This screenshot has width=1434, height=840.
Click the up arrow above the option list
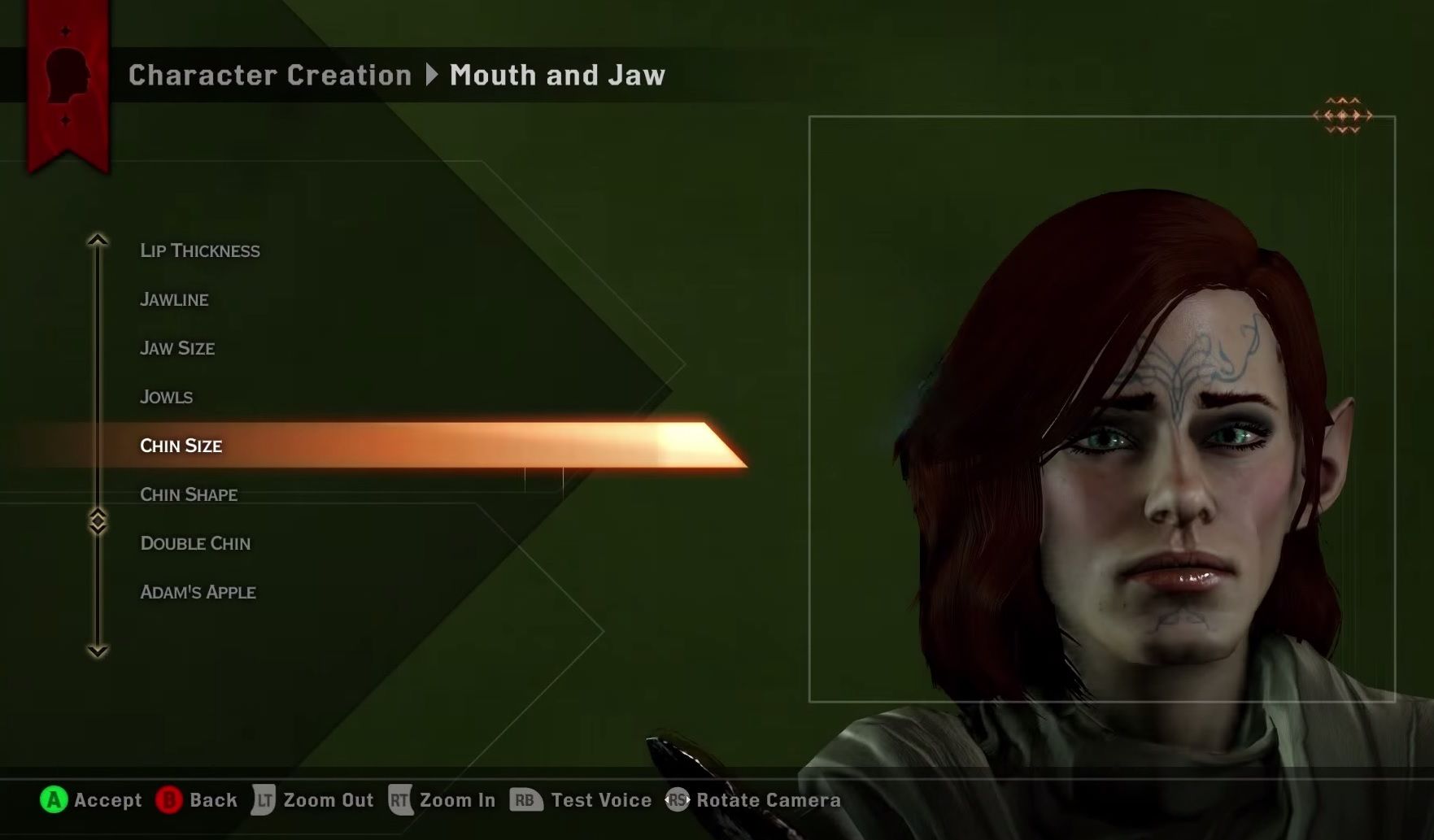point(98,240)
